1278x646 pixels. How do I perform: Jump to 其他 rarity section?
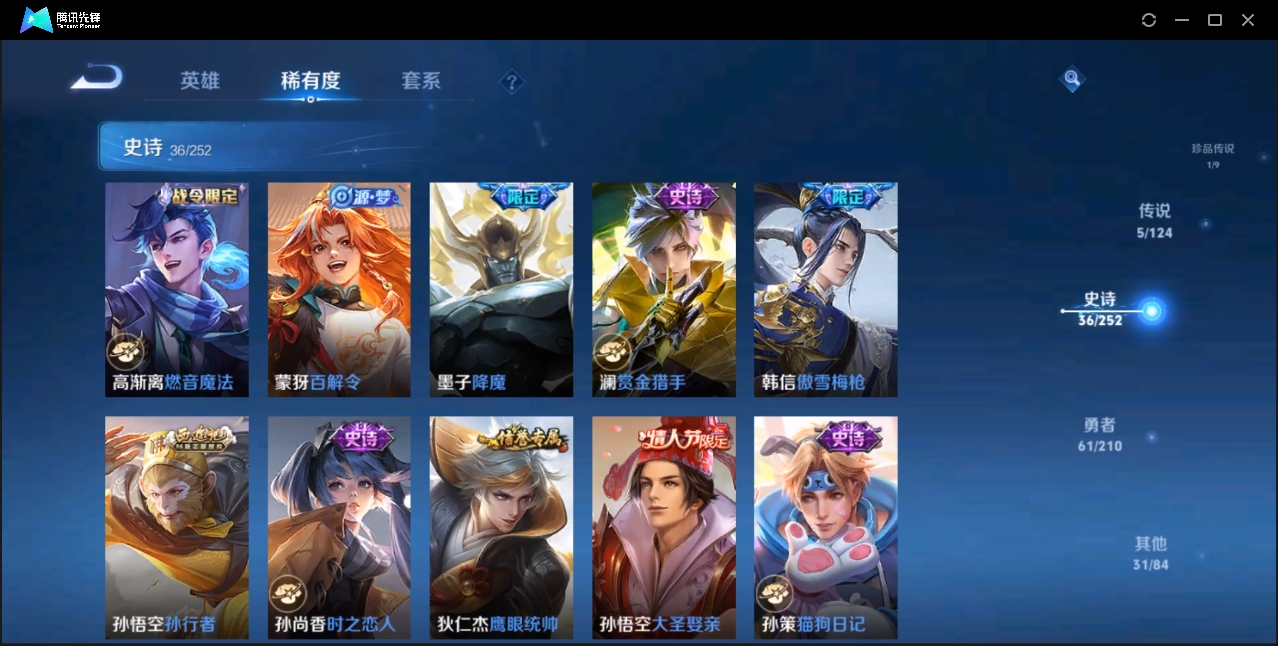(1150, 553)
